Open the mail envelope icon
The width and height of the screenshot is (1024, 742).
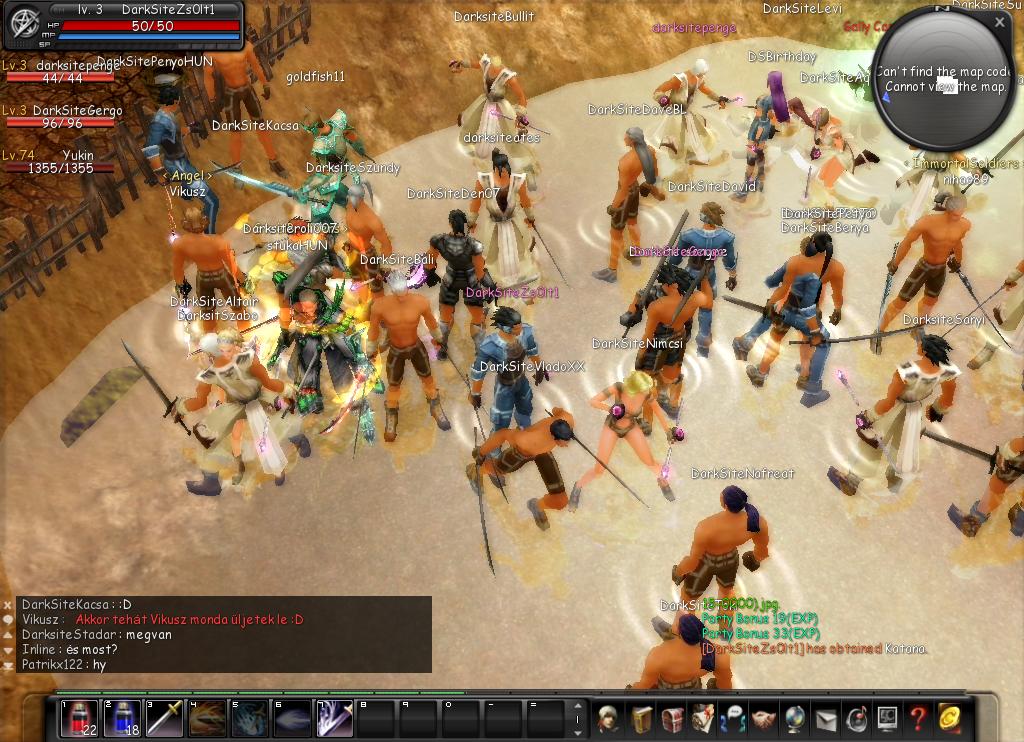pos(826,718)
